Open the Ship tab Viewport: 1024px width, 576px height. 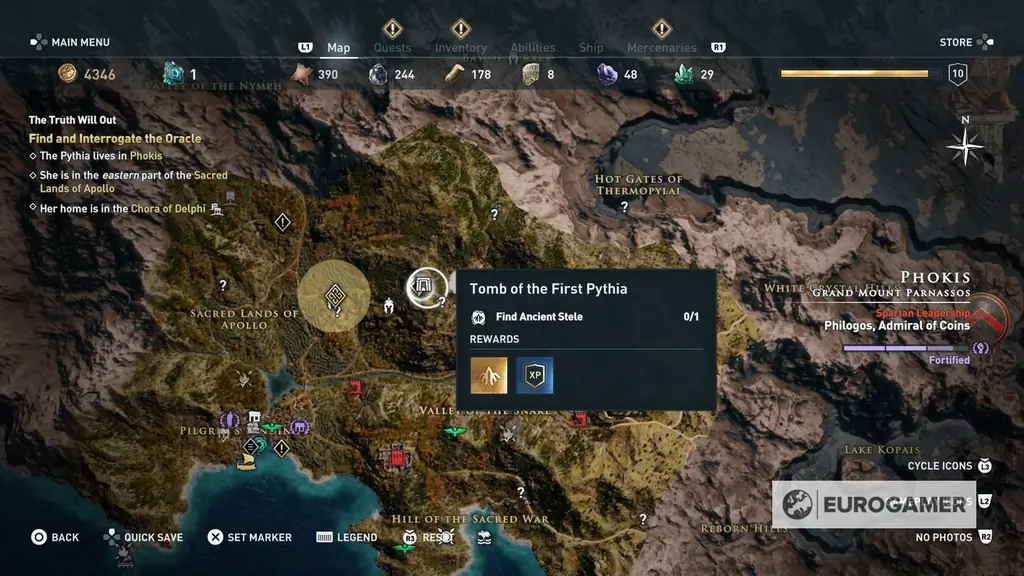tap(591, 48)
